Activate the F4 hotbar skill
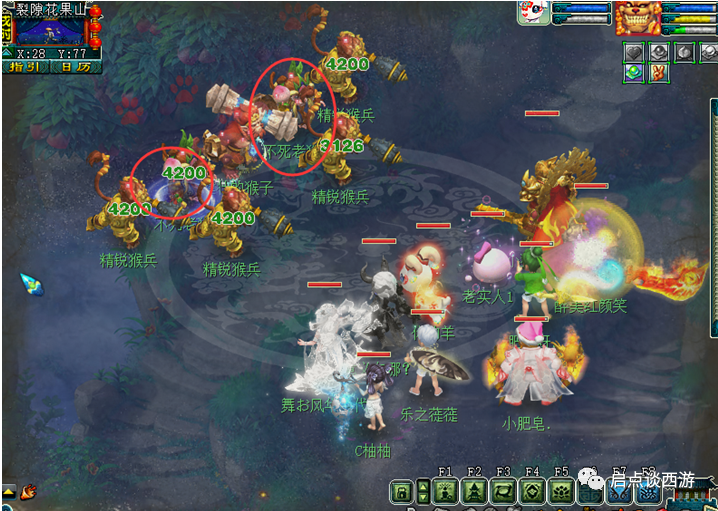The image size is (718, 511). 533,491
